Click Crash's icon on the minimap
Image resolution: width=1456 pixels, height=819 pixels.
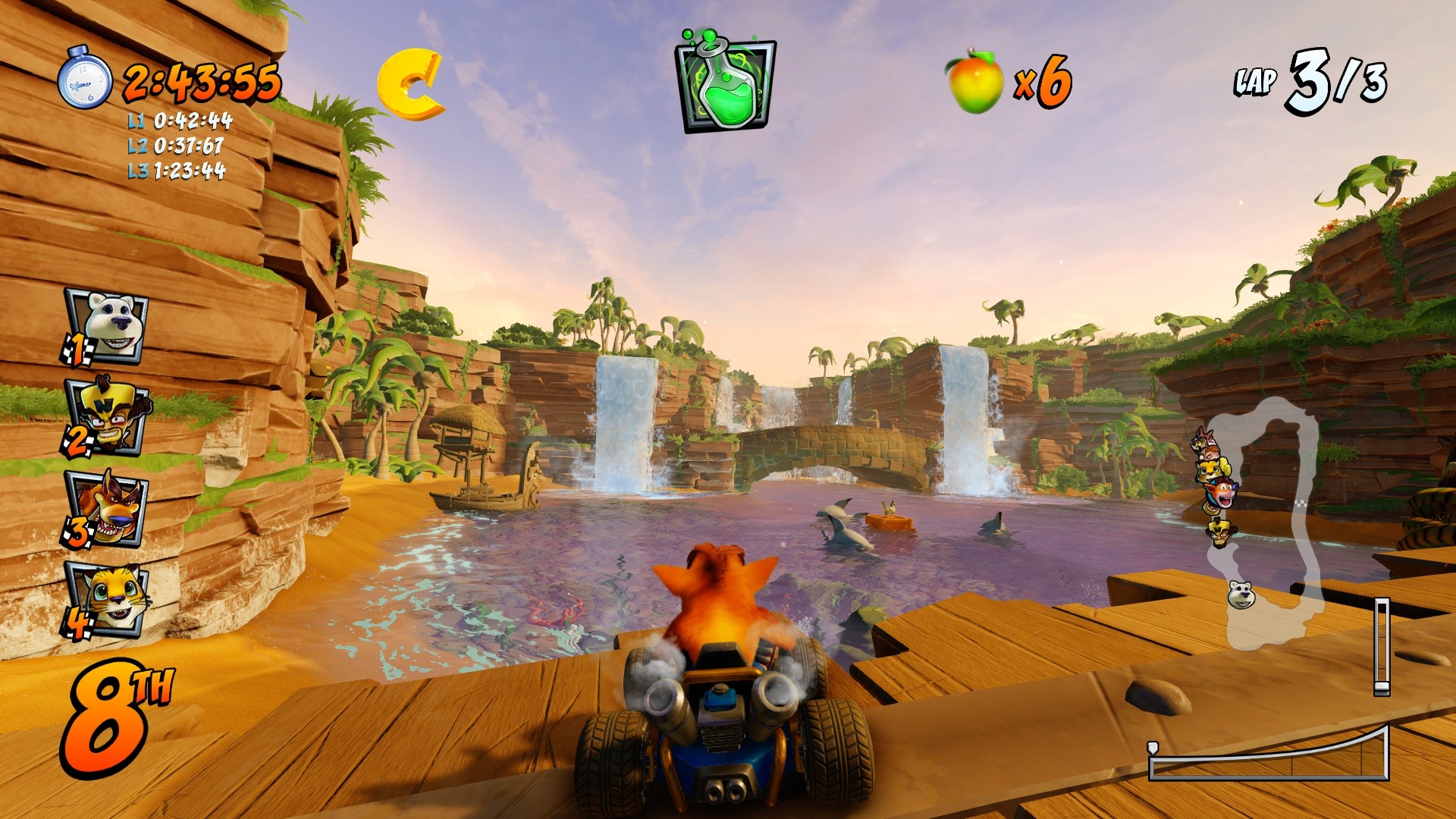point(1222,491)
